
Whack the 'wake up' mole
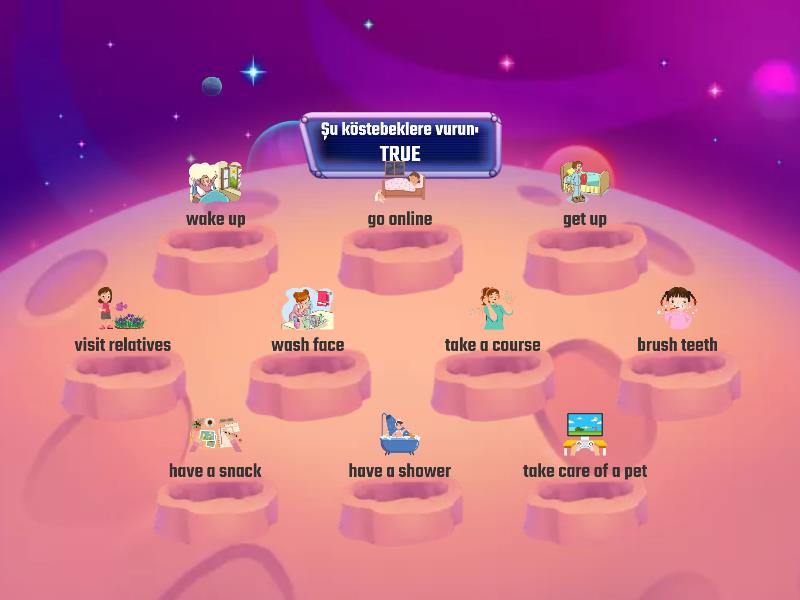pos(215,195)
